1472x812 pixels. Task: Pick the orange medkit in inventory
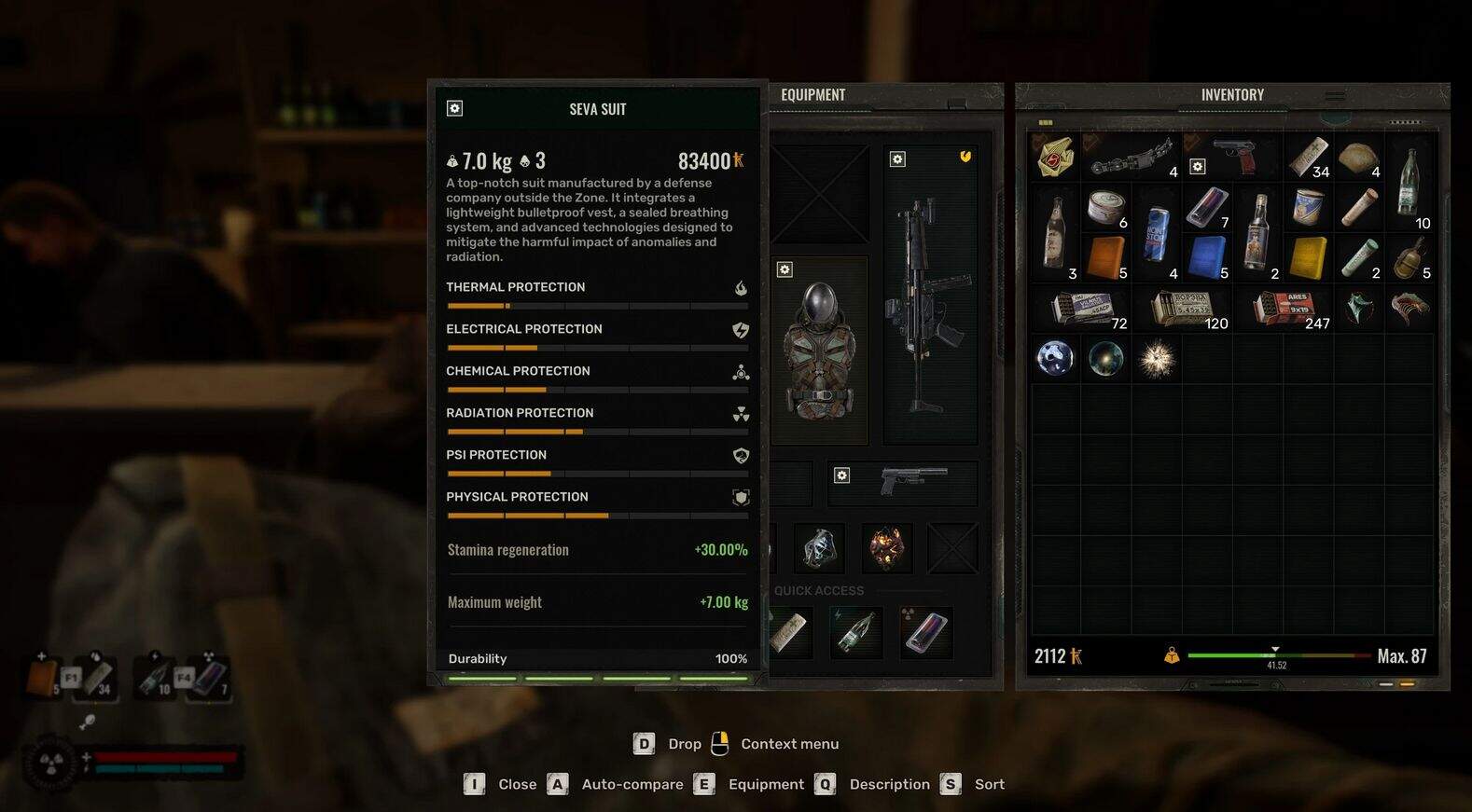(x=1106, y=257)
